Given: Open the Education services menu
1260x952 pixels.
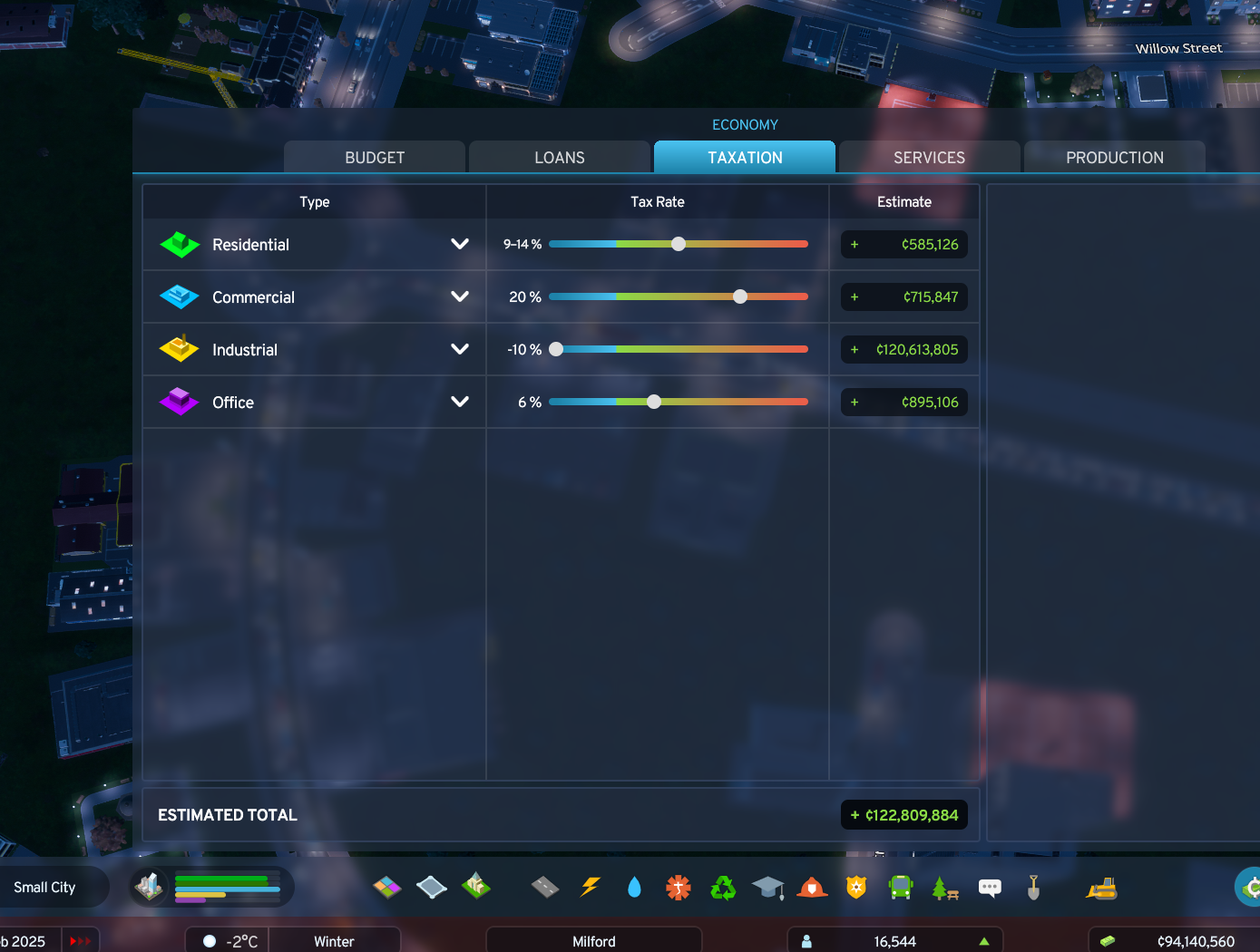Looking at the screenshot, I should coord(768,888).
